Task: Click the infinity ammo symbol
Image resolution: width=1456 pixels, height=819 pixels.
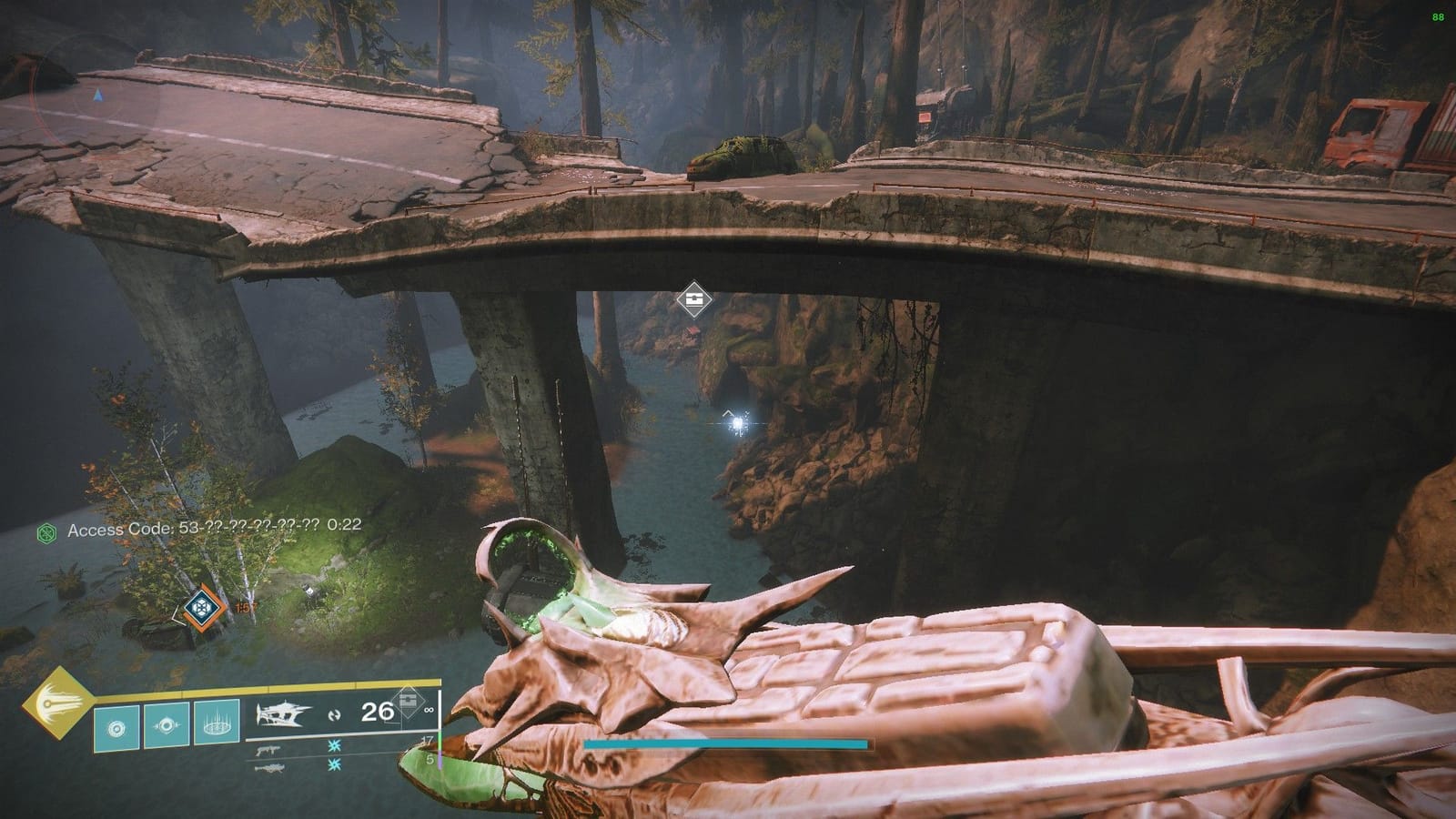Action: coord(430,711)
